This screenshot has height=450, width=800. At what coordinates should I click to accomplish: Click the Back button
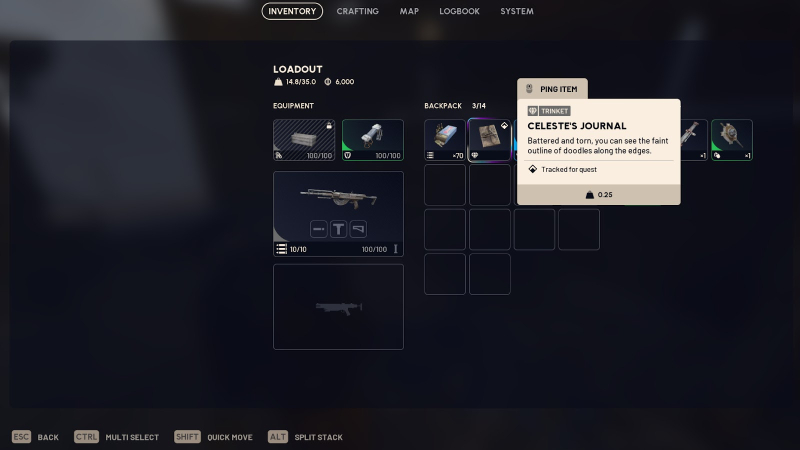(36, 437)
